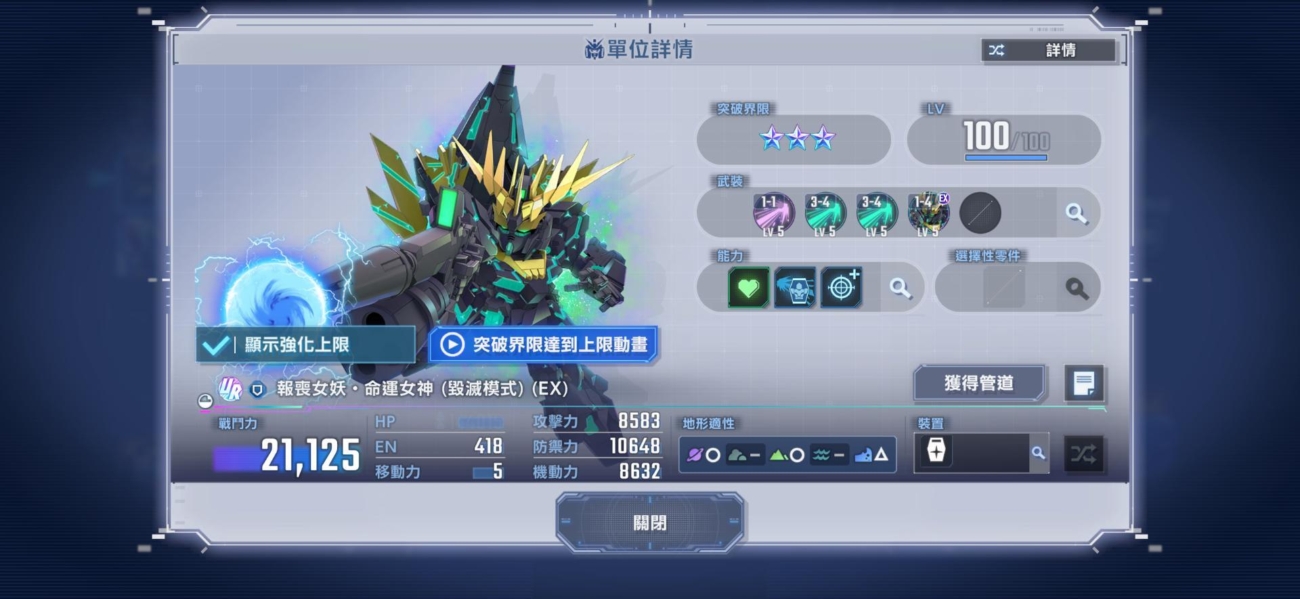
Task: Select the pink 1-1 range weapon icon
Action: click(x=773, y=213)
